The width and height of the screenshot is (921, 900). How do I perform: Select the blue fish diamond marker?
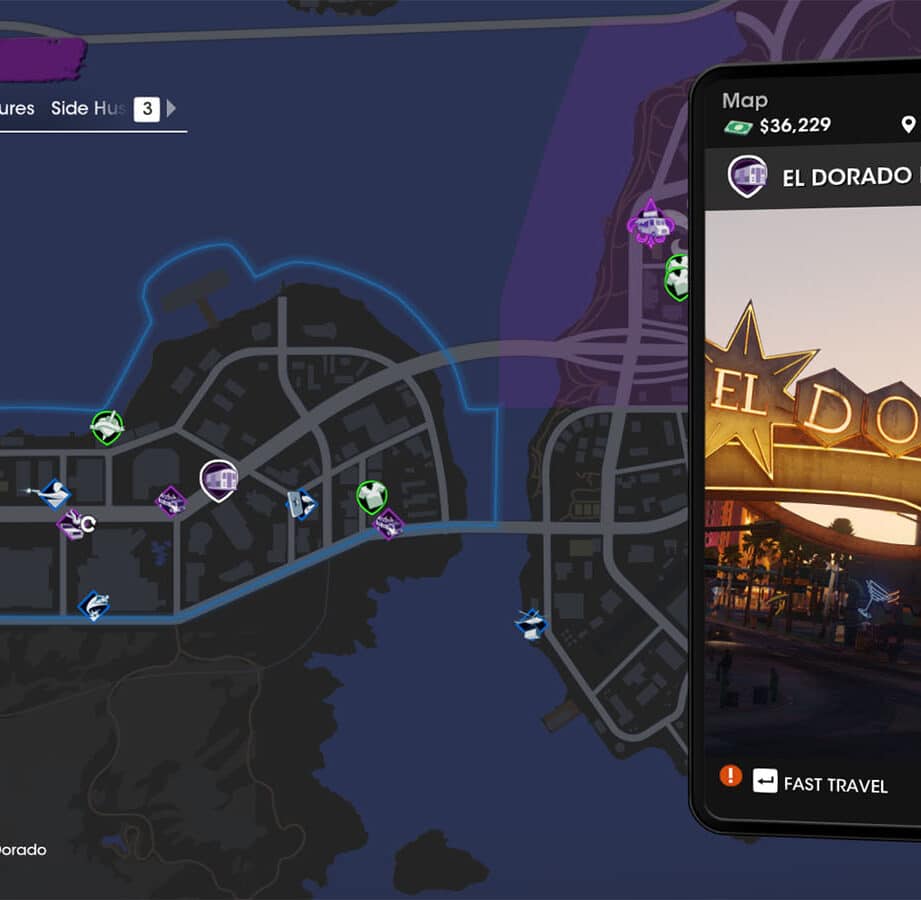pos(94,605)
